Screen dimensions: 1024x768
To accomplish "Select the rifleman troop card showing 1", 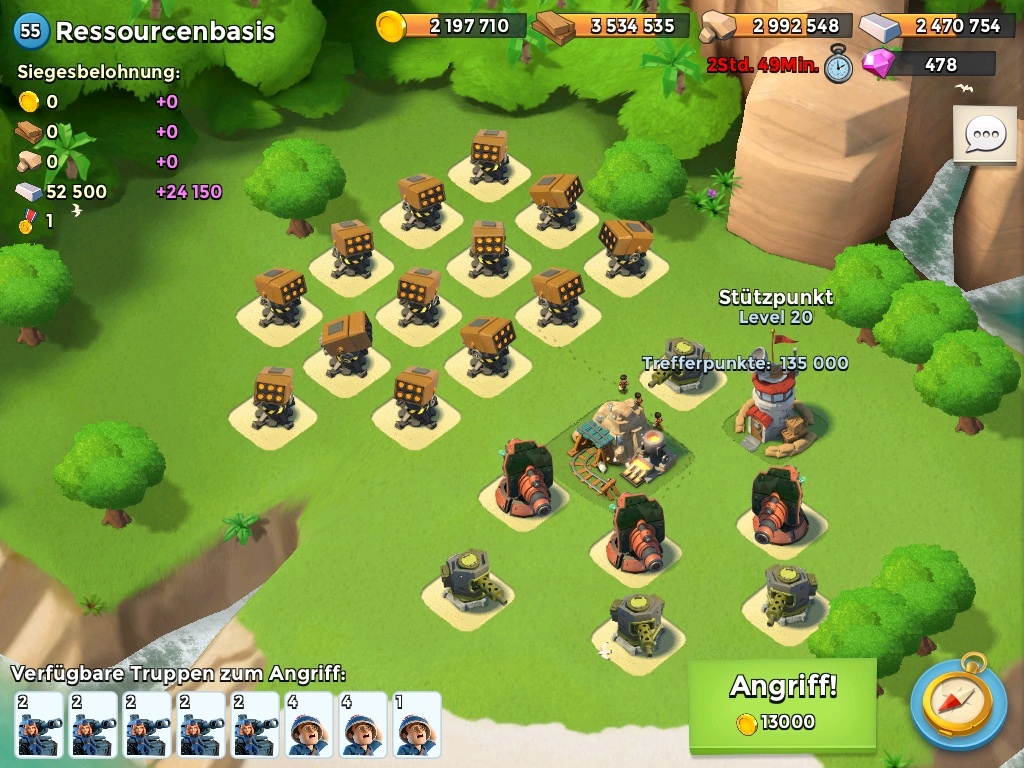I will [416, 724].
